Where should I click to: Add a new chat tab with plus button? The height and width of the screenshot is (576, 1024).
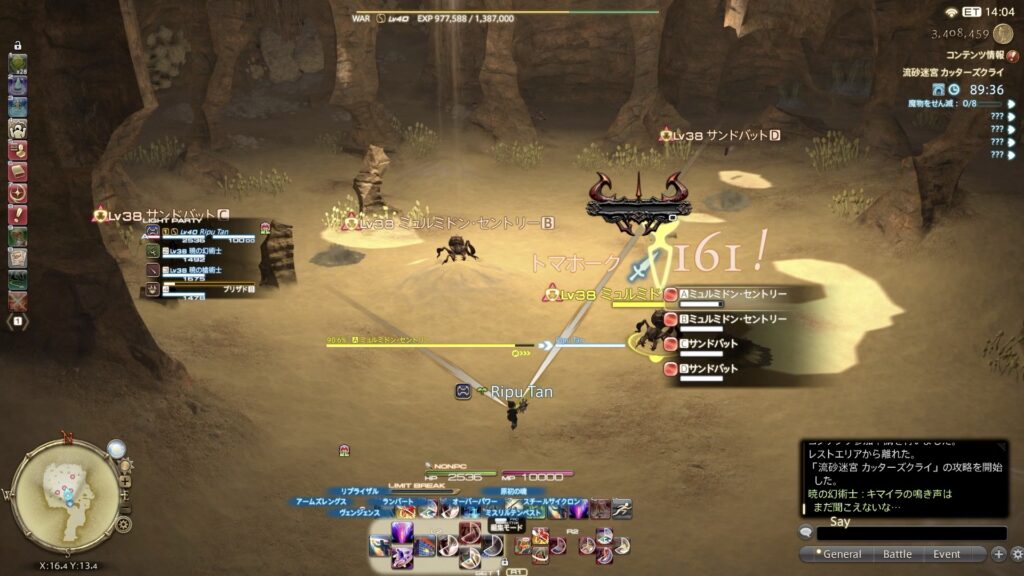coord(998,554)
